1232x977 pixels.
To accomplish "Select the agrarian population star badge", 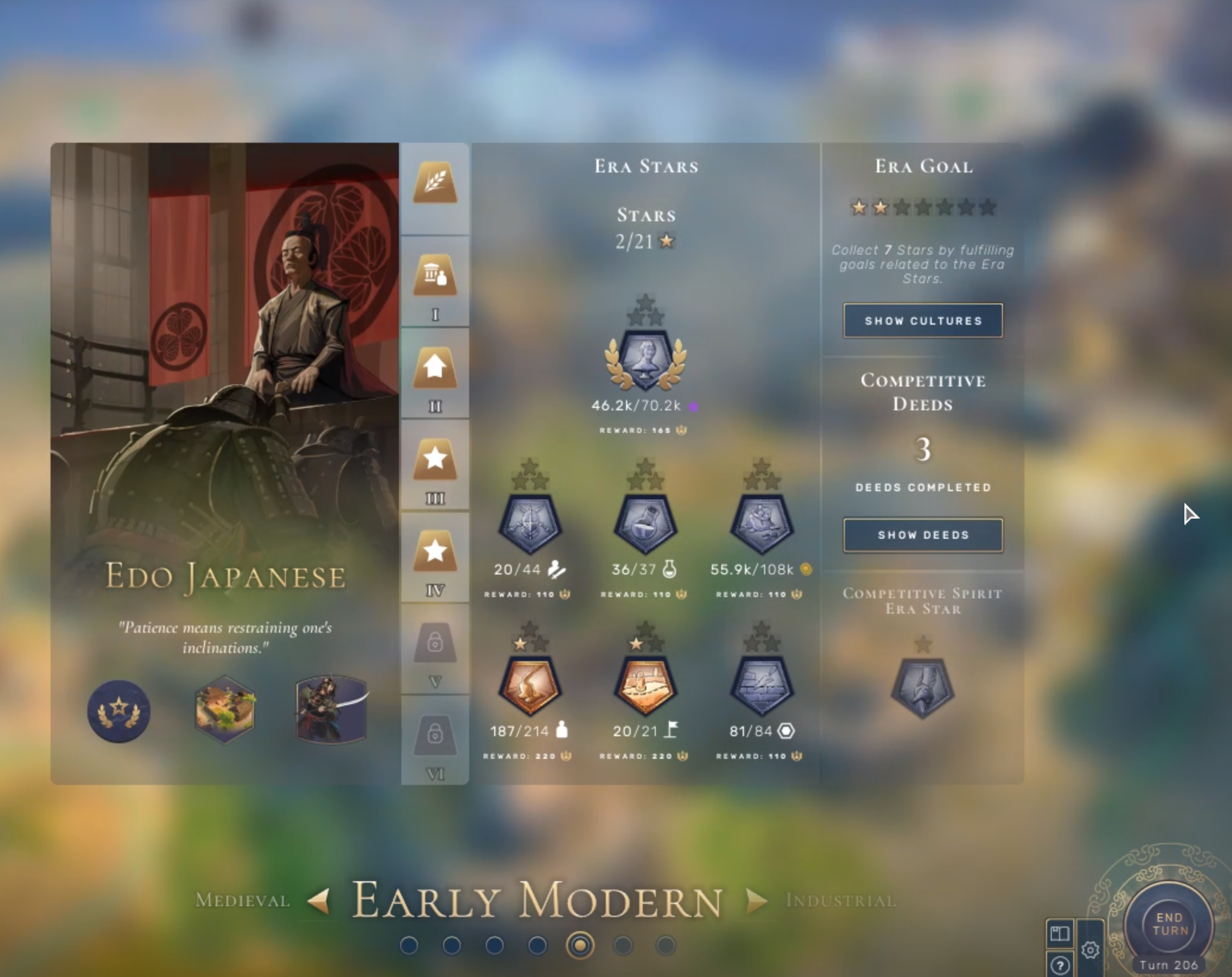I will pyautogui.click(x=529, y=686).
